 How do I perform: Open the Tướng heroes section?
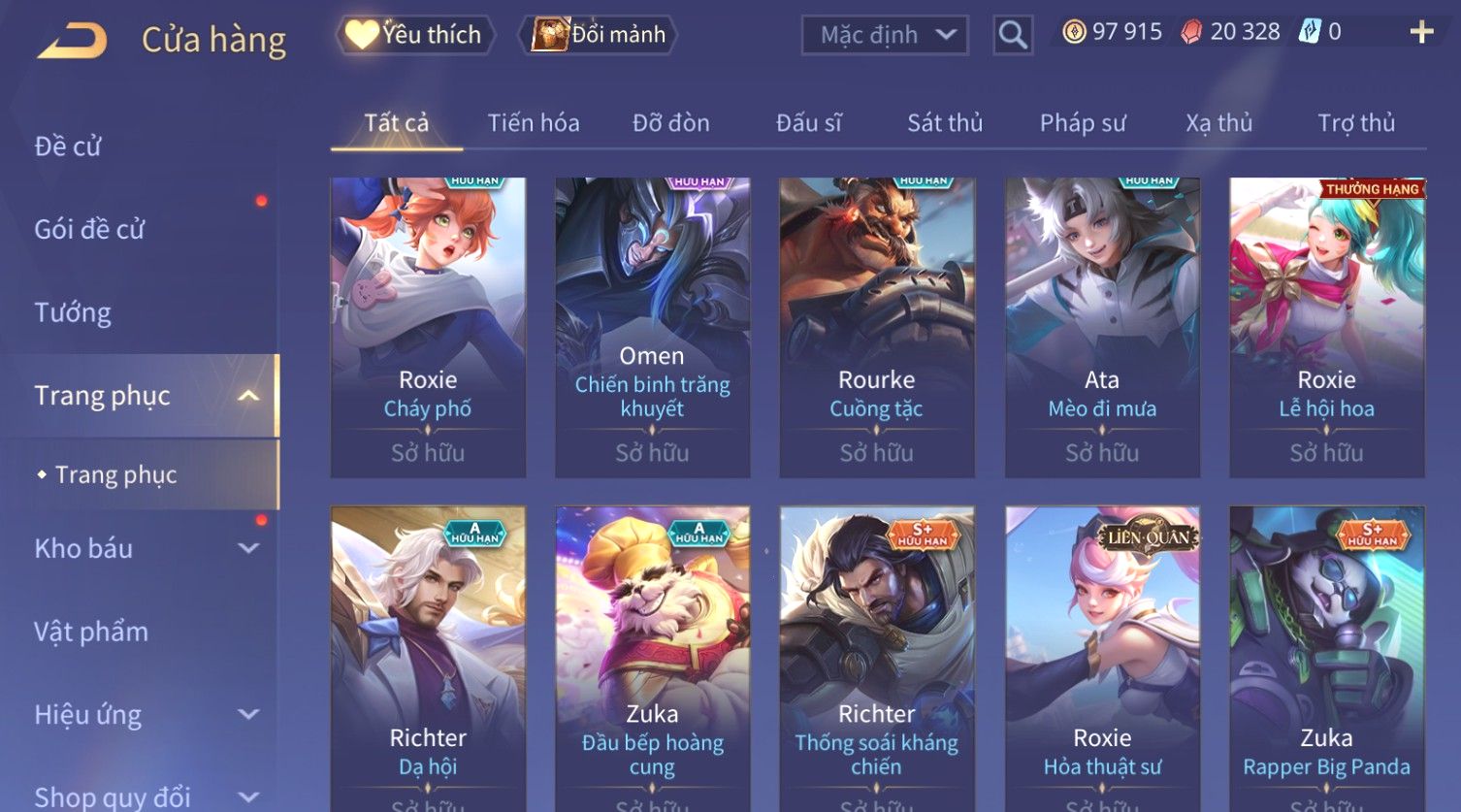click(73, 312)
